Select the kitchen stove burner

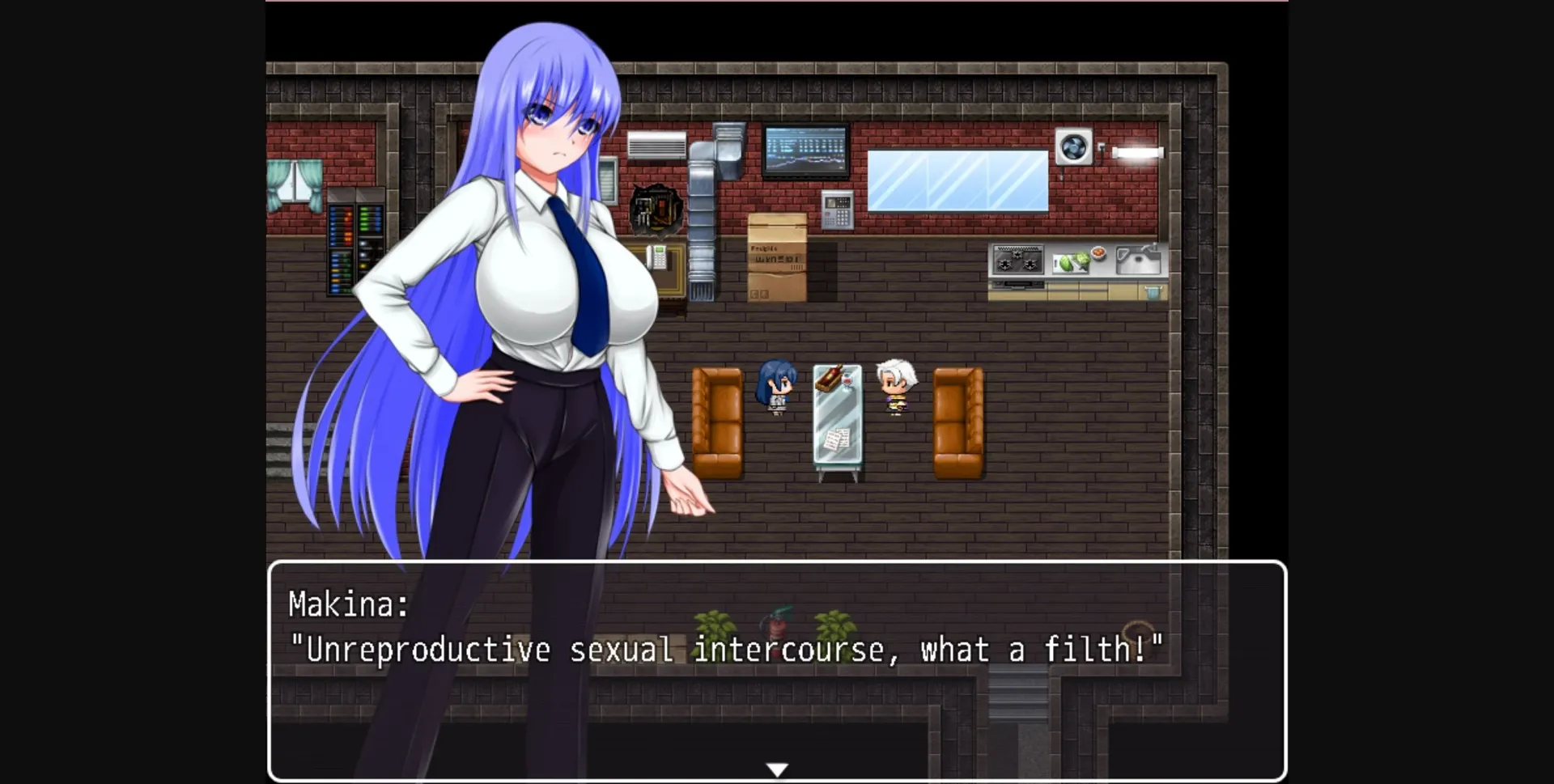[x=1017, y=259]
